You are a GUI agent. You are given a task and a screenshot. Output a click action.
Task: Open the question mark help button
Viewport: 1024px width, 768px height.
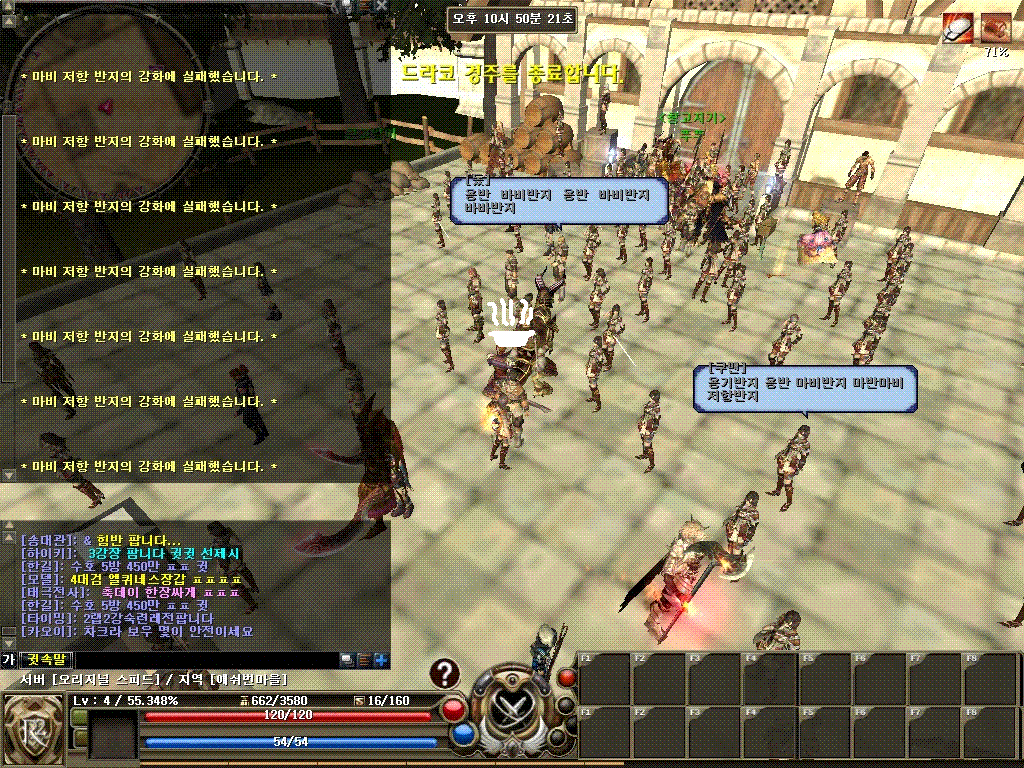445,675
